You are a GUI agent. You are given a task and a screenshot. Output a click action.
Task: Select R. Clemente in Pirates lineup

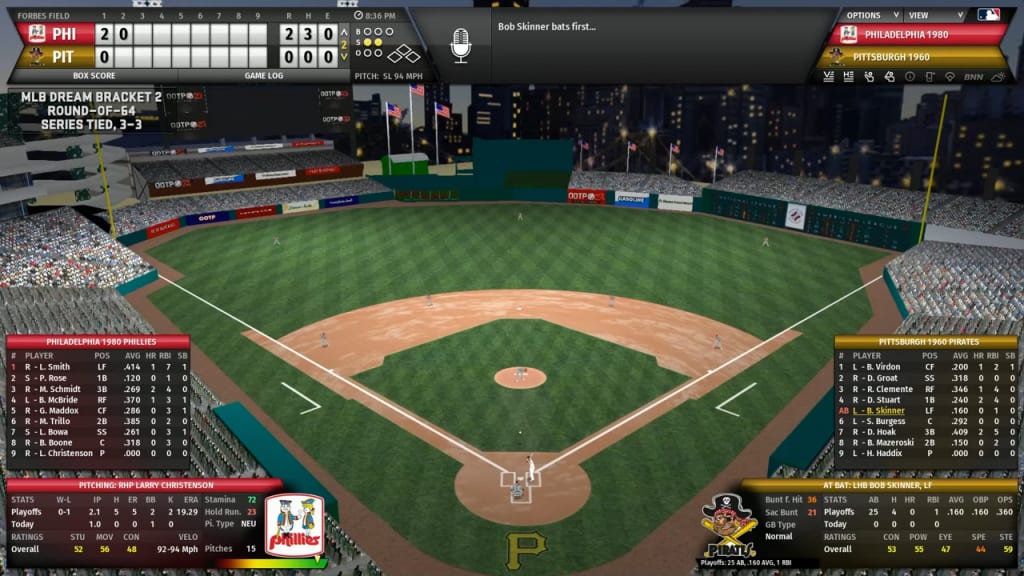coord(891,388)
